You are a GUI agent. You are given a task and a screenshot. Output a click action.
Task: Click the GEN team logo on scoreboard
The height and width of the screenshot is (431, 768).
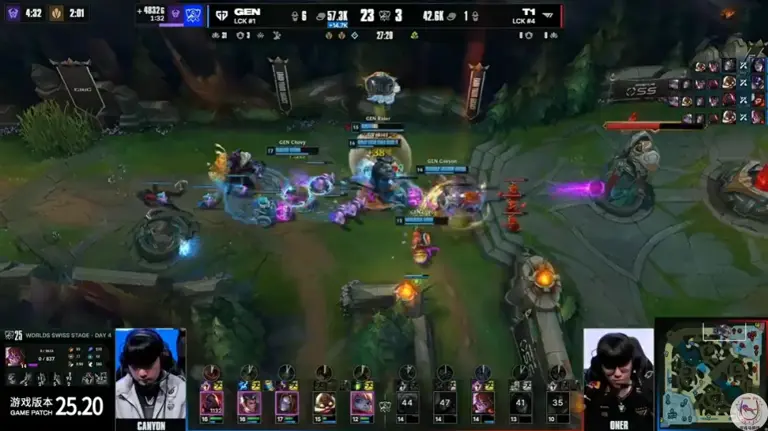221,15
